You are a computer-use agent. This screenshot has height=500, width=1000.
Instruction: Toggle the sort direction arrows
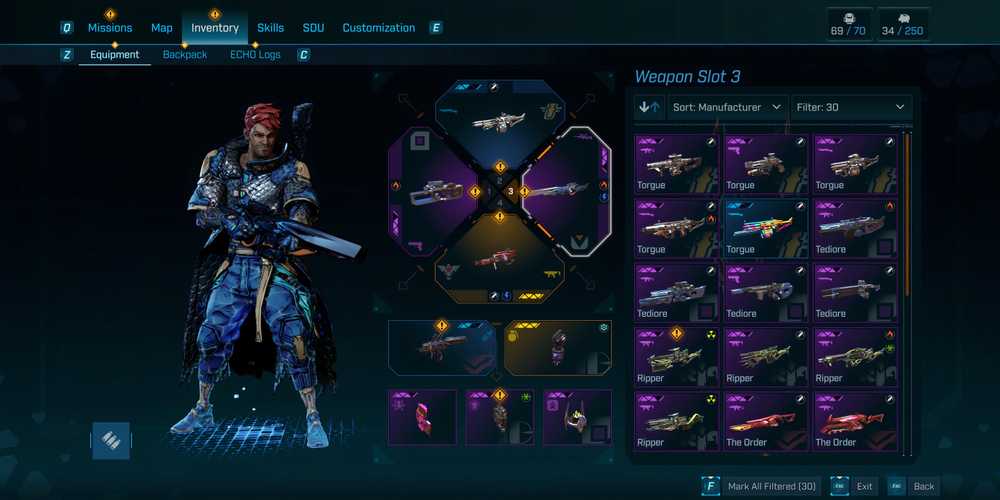pos(649,107)
